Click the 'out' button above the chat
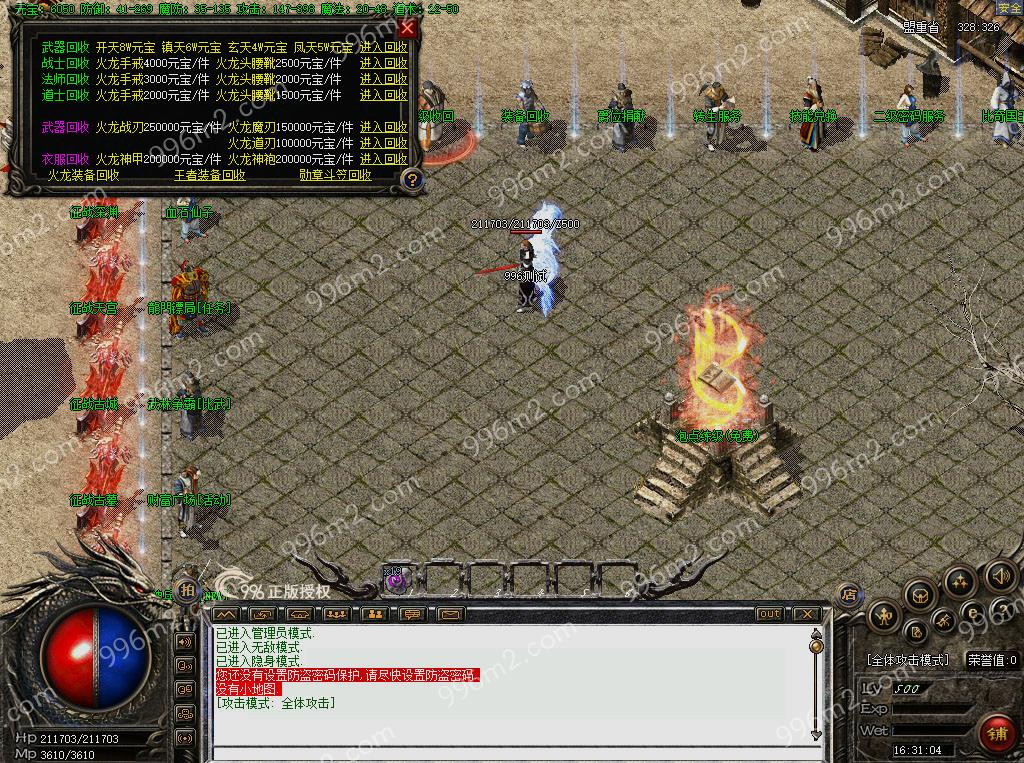 point(769,613)
